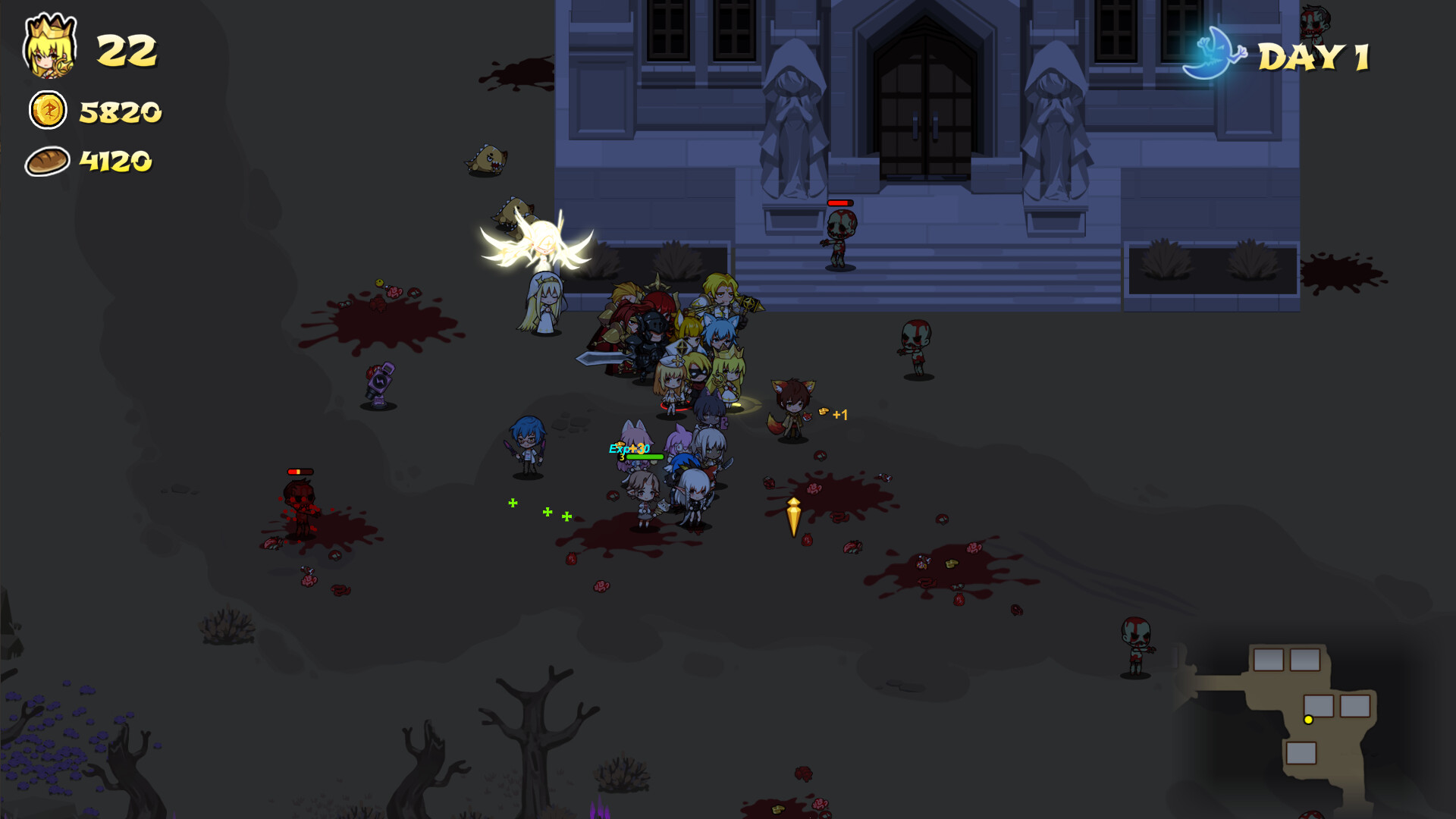This screenshot has height=819, width=1456.
Task: Click the yellow dot on the minimap
Action: point(1309,720)
